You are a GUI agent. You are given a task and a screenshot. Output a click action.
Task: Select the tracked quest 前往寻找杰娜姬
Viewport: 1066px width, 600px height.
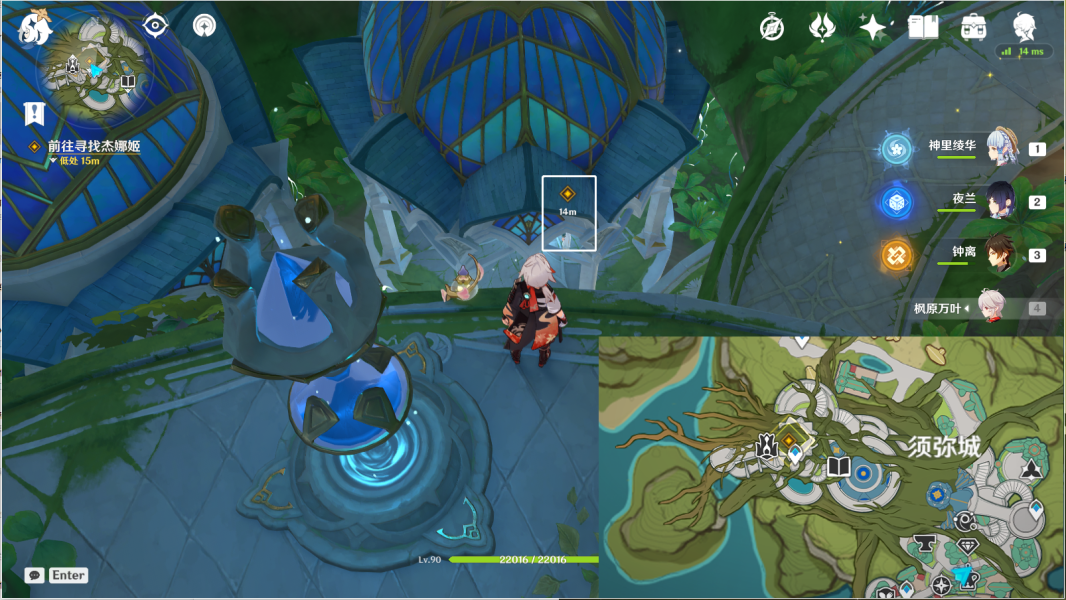point(94,146)
